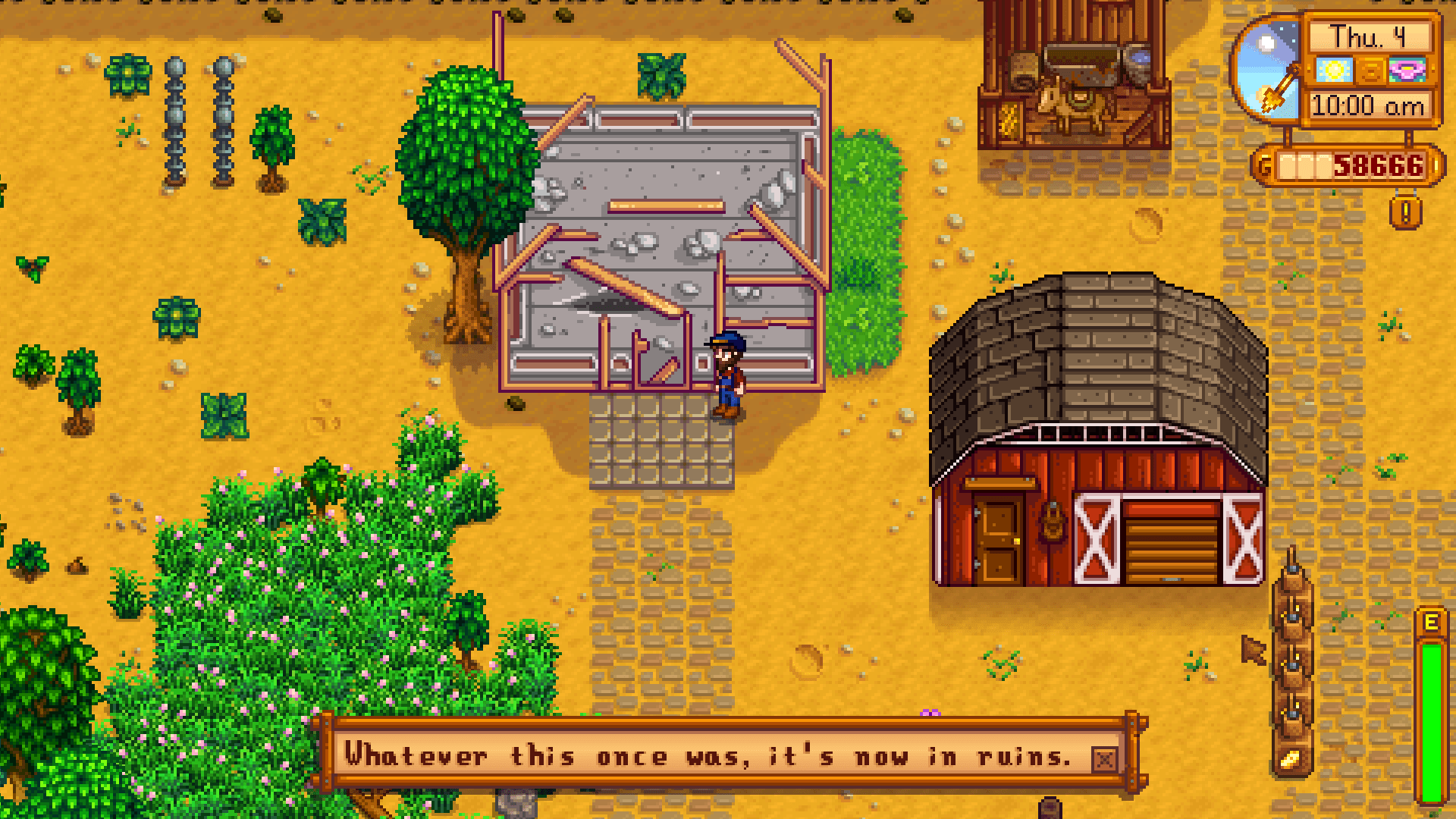1456x819 pixels.
Task: Click the pink flower season icon
Action: click(x=1407, y=71)
